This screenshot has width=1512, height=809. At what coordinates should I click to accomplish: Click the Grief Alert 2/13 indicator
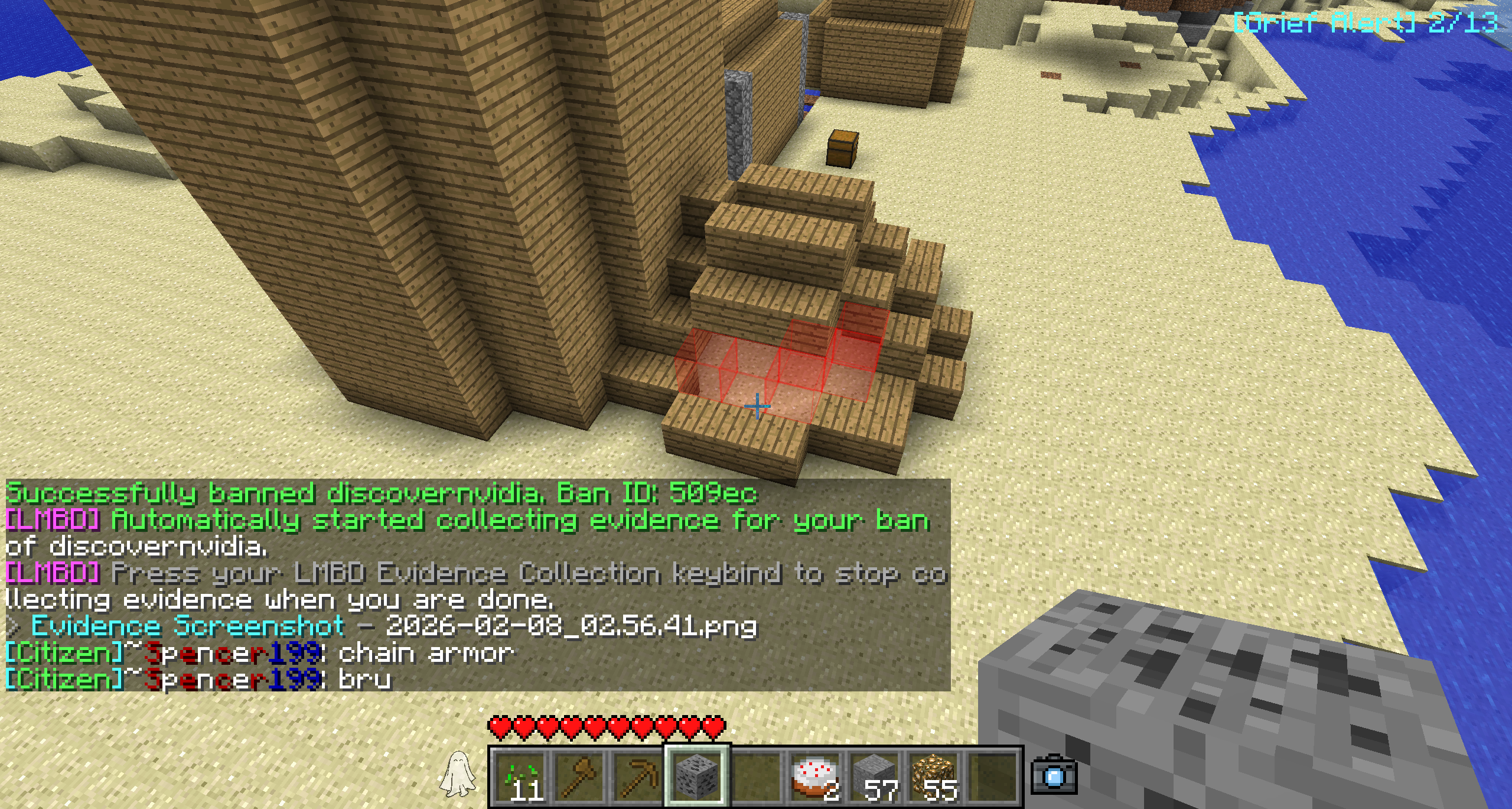click(1366, 24)
